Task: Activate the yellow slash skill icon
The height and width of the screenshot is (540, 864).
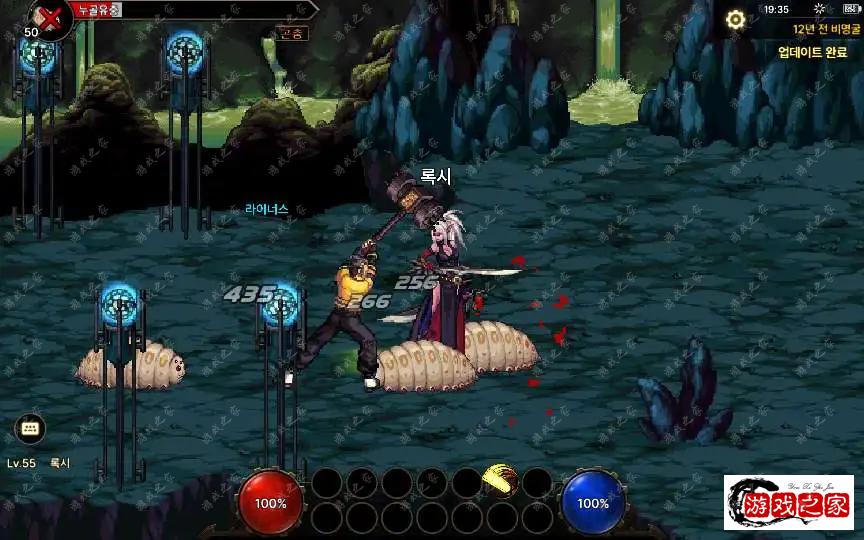Action: [x=500, y=482]
